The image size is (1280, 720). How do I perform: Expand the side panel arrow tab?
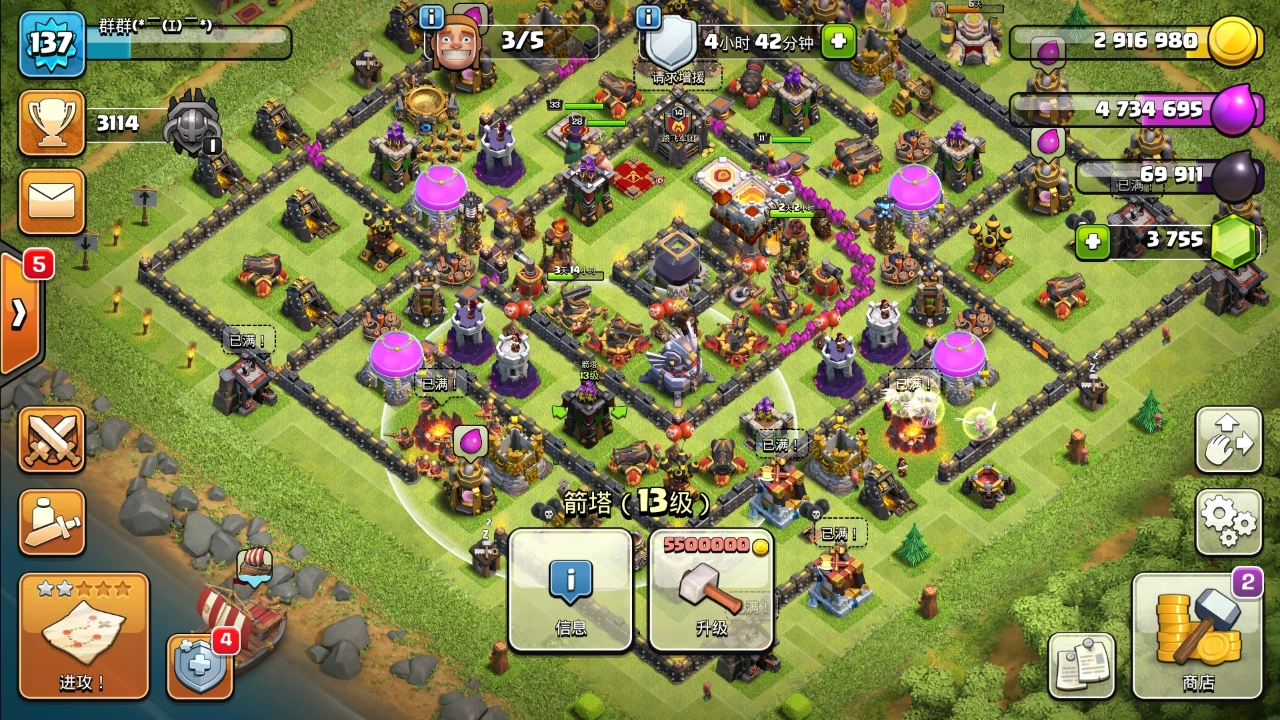point(20,313)
